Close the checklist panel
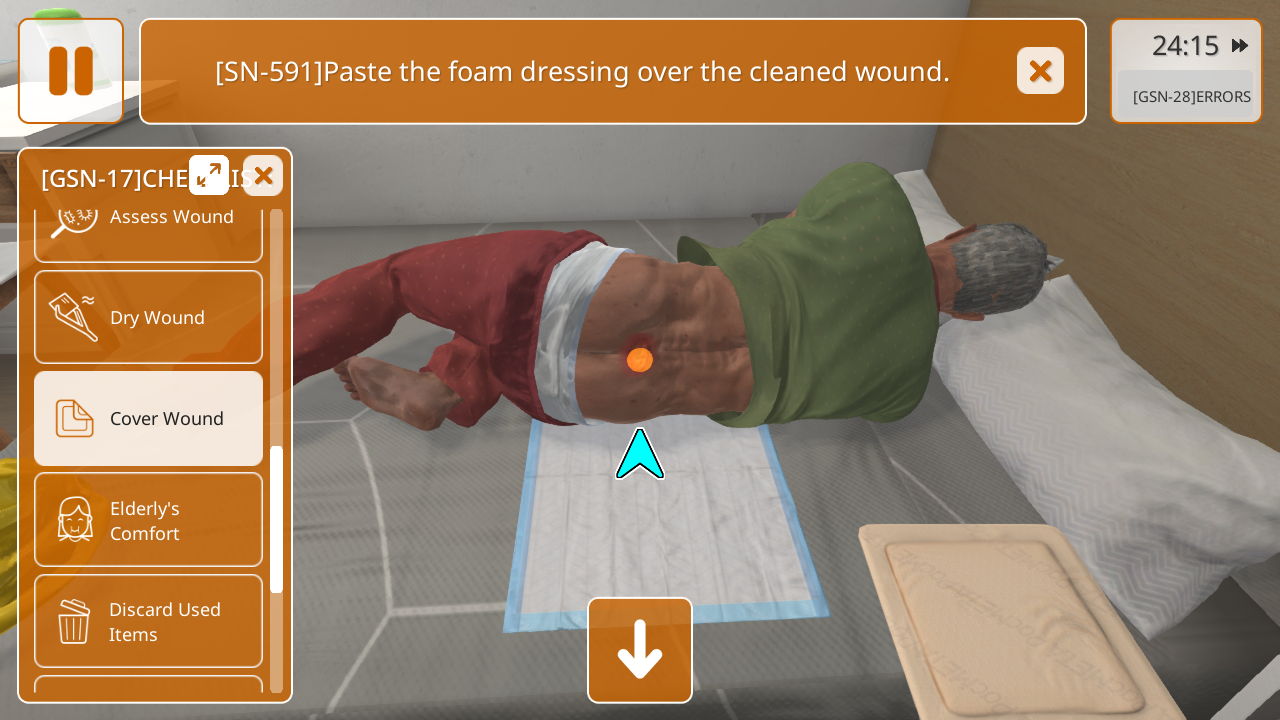Image resolution: width=1280 pixels, height=720 pixels. click(263, 176)
